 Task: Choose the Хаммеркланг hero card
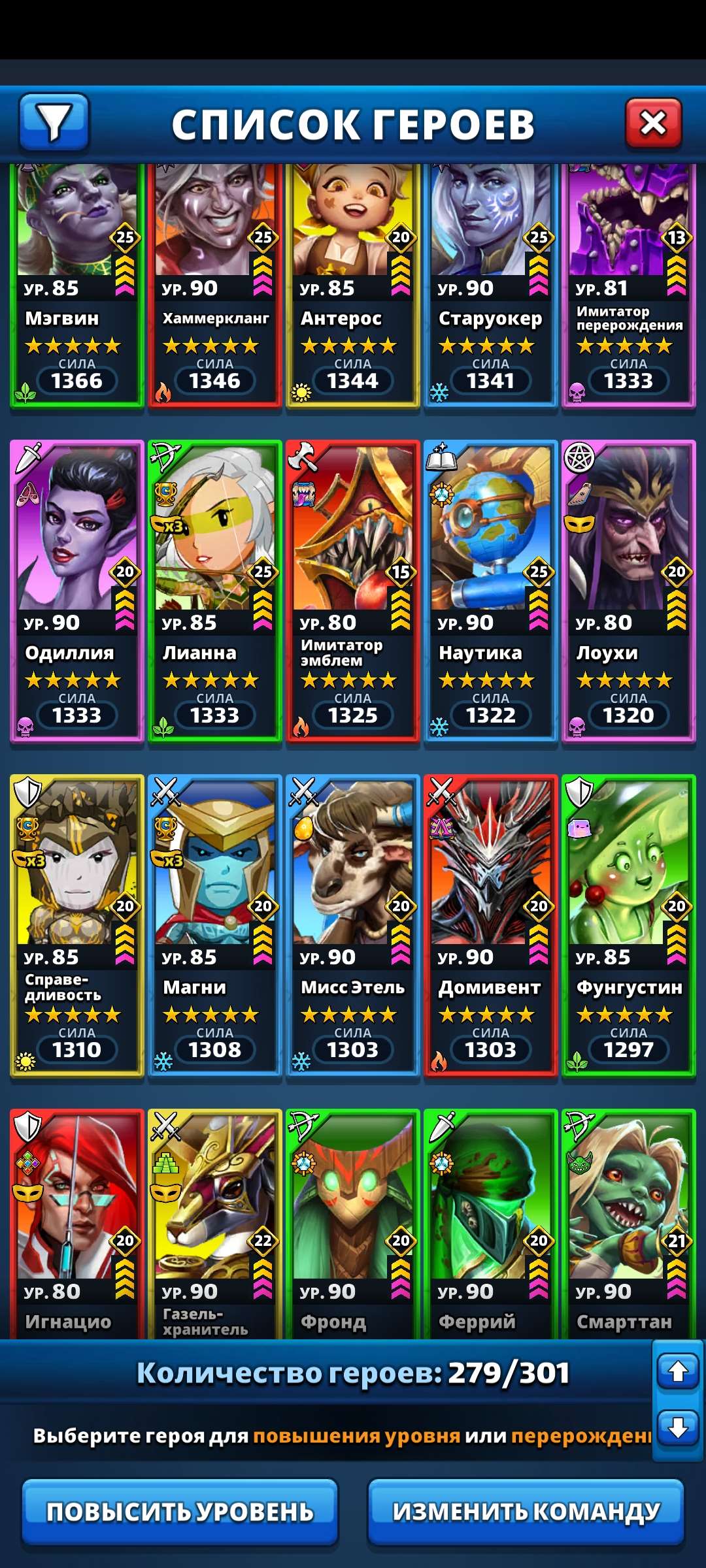pos(215,287)
